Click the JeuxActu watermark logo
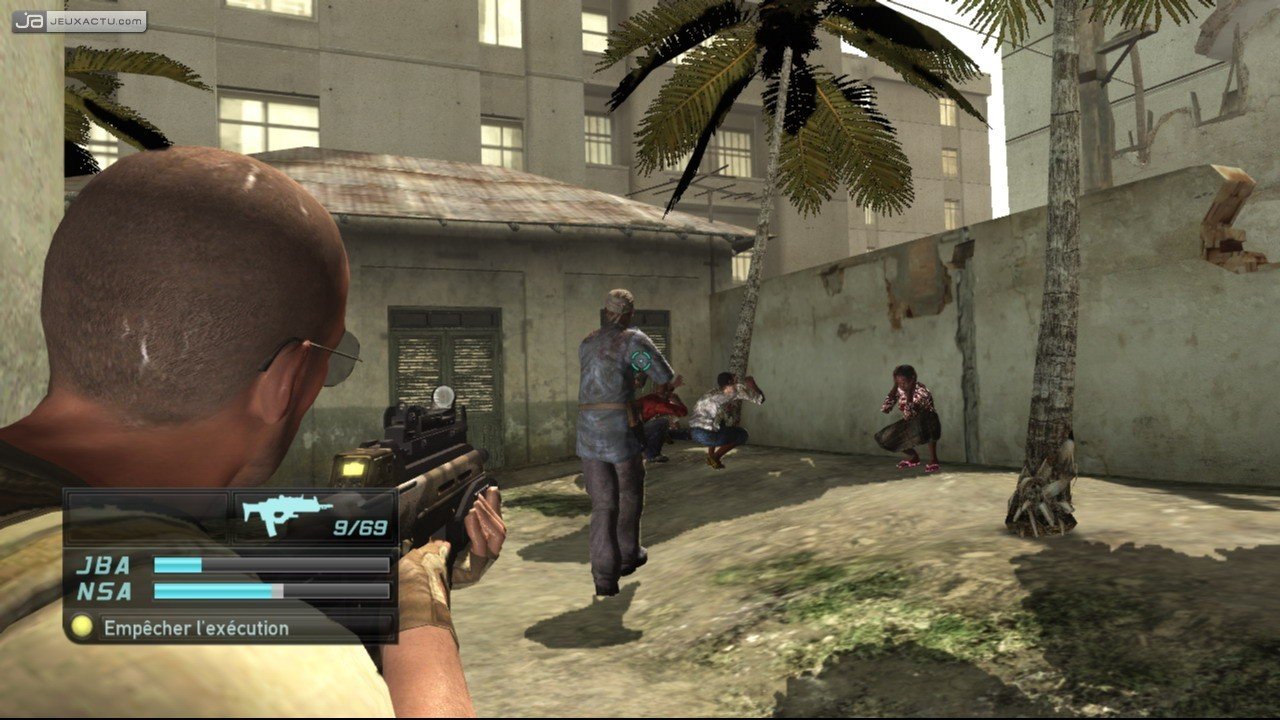Viewport: 1280px width, 720px height. tap(79, 20)
